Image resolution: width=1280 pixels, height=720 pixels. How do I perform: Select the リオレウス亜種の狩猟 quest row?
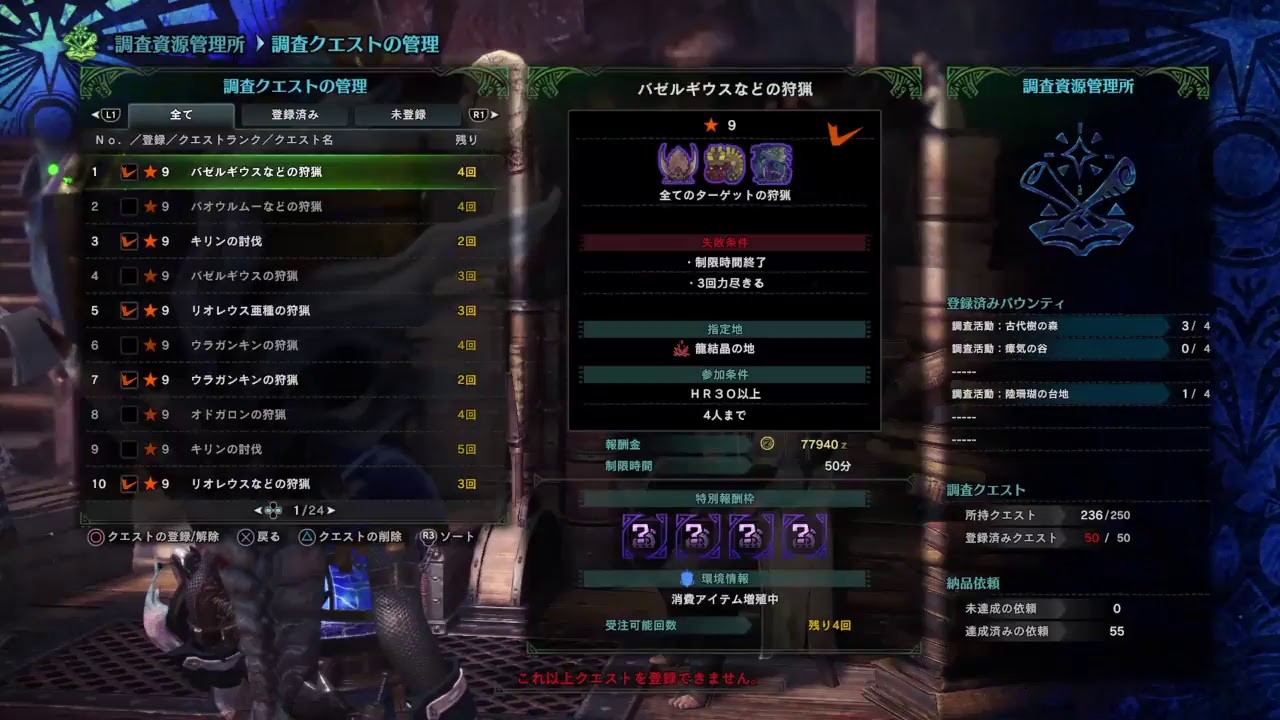[x=250, y=310]
